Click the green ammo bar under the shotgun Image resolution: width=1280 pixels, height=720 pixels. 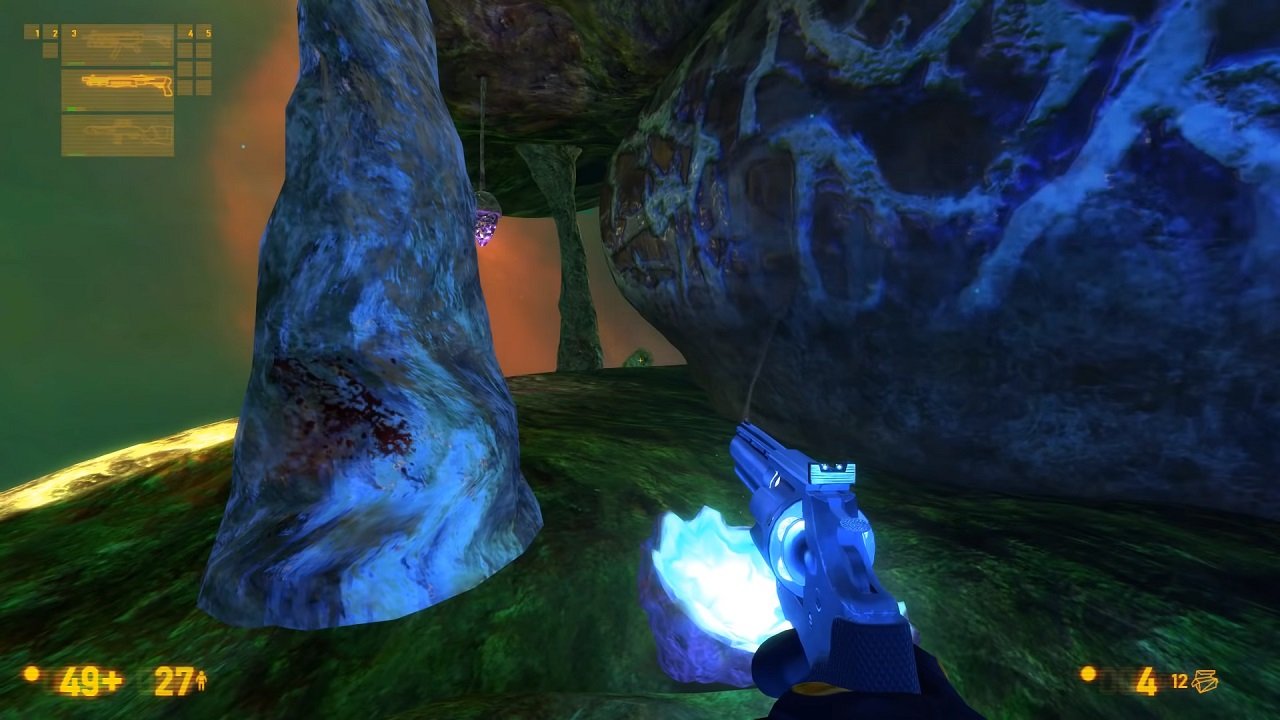pos(72,108)
